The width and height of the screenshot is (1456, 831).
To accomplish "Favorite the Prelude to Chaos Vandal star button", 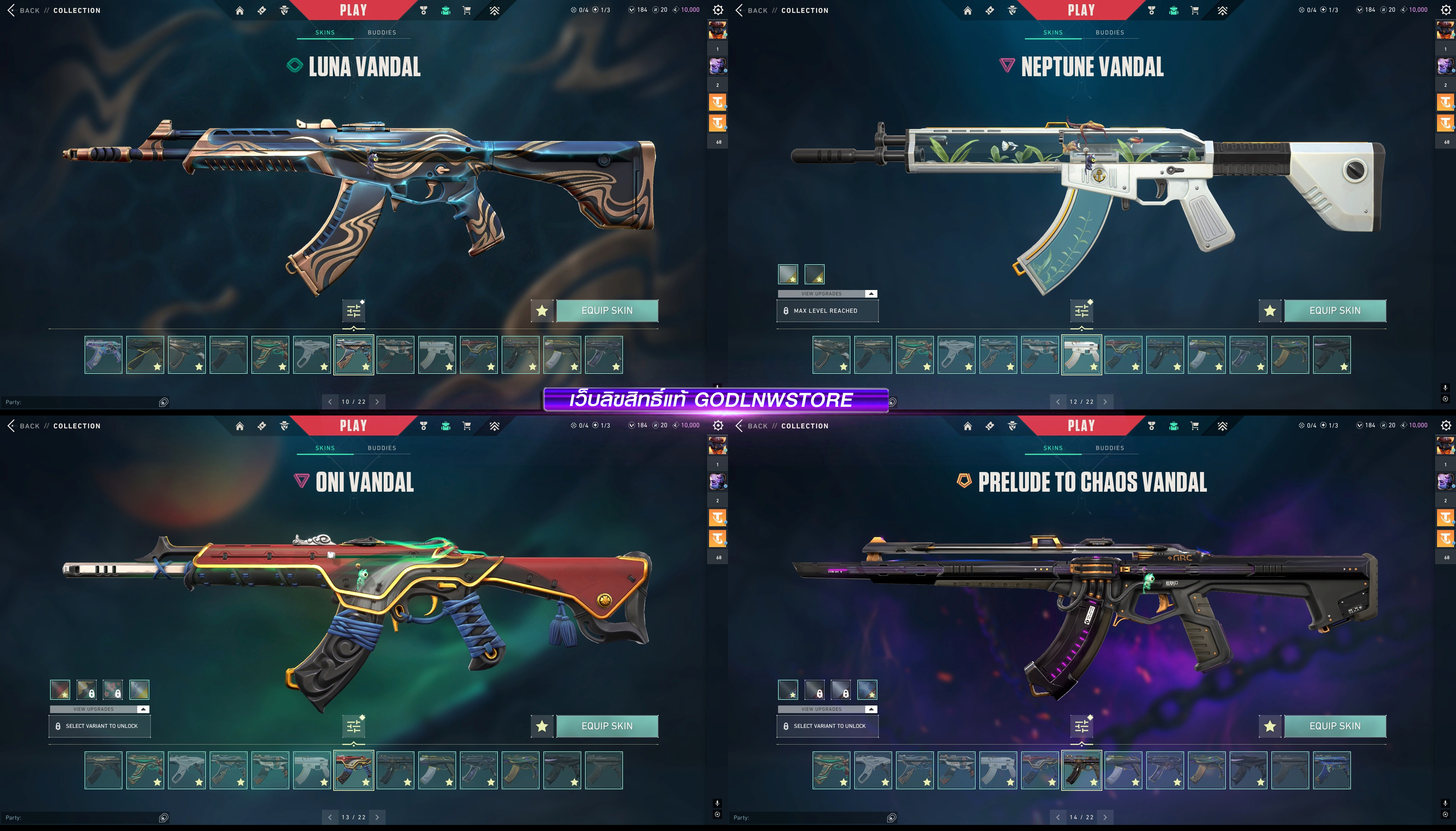I will tap(1269, 726).
